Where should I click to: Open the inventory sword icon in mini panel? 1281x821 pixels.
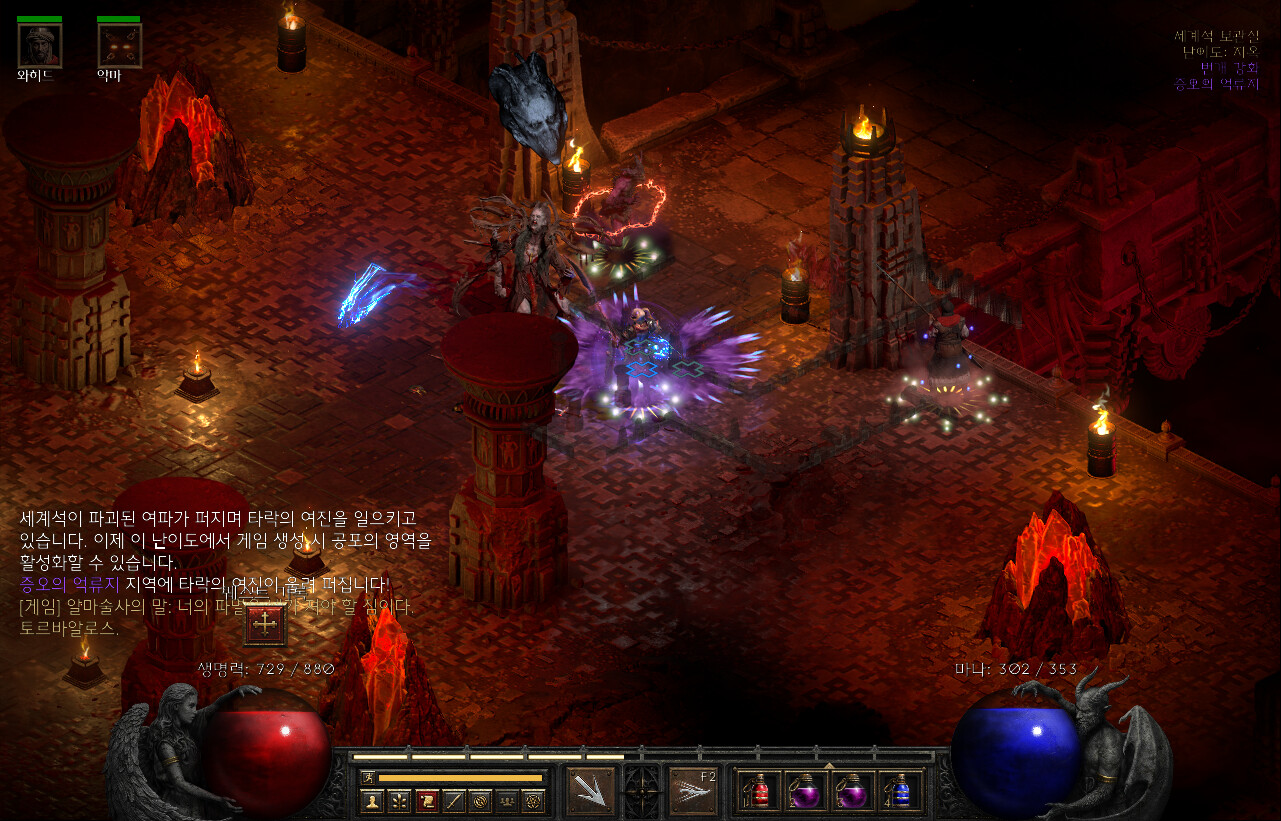453,801
